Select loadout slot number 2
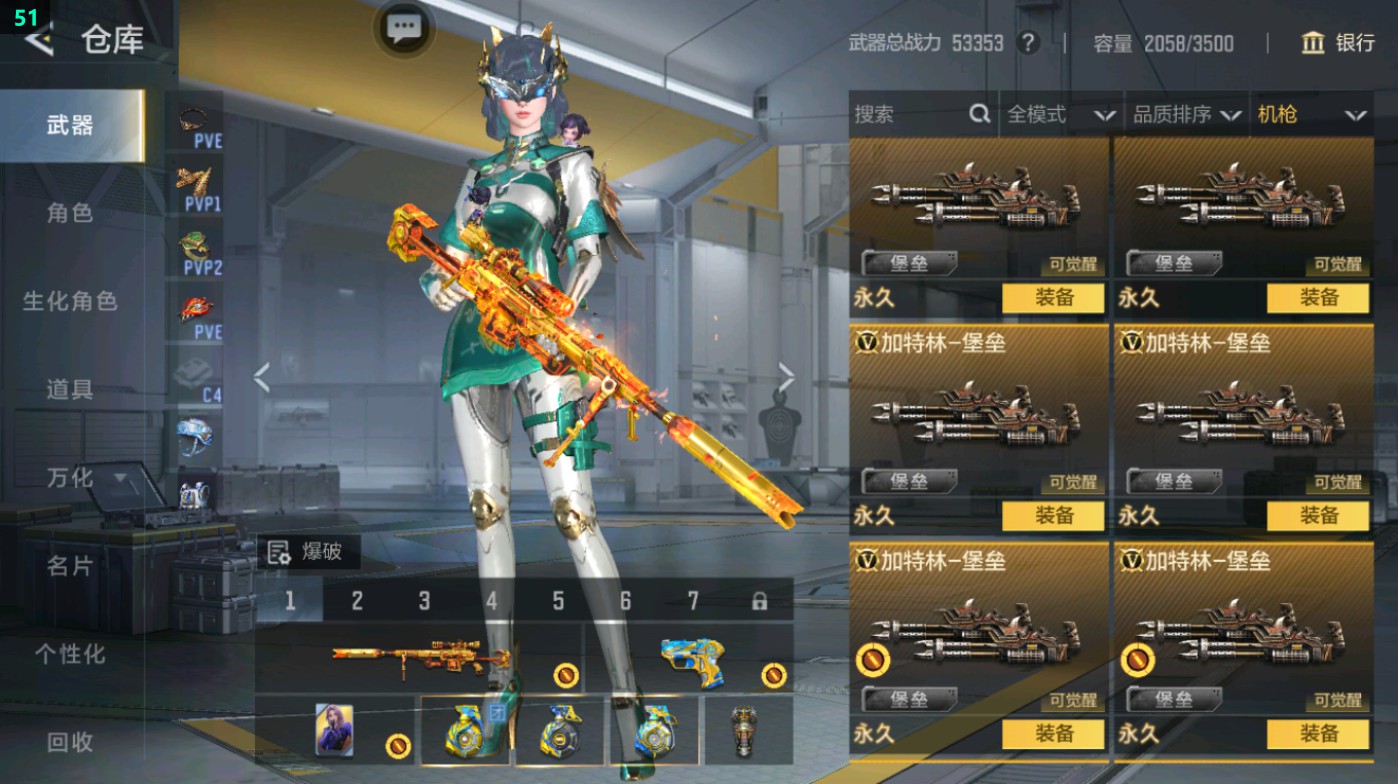The width and height of the screenshot is (1398, 784). 357,601
